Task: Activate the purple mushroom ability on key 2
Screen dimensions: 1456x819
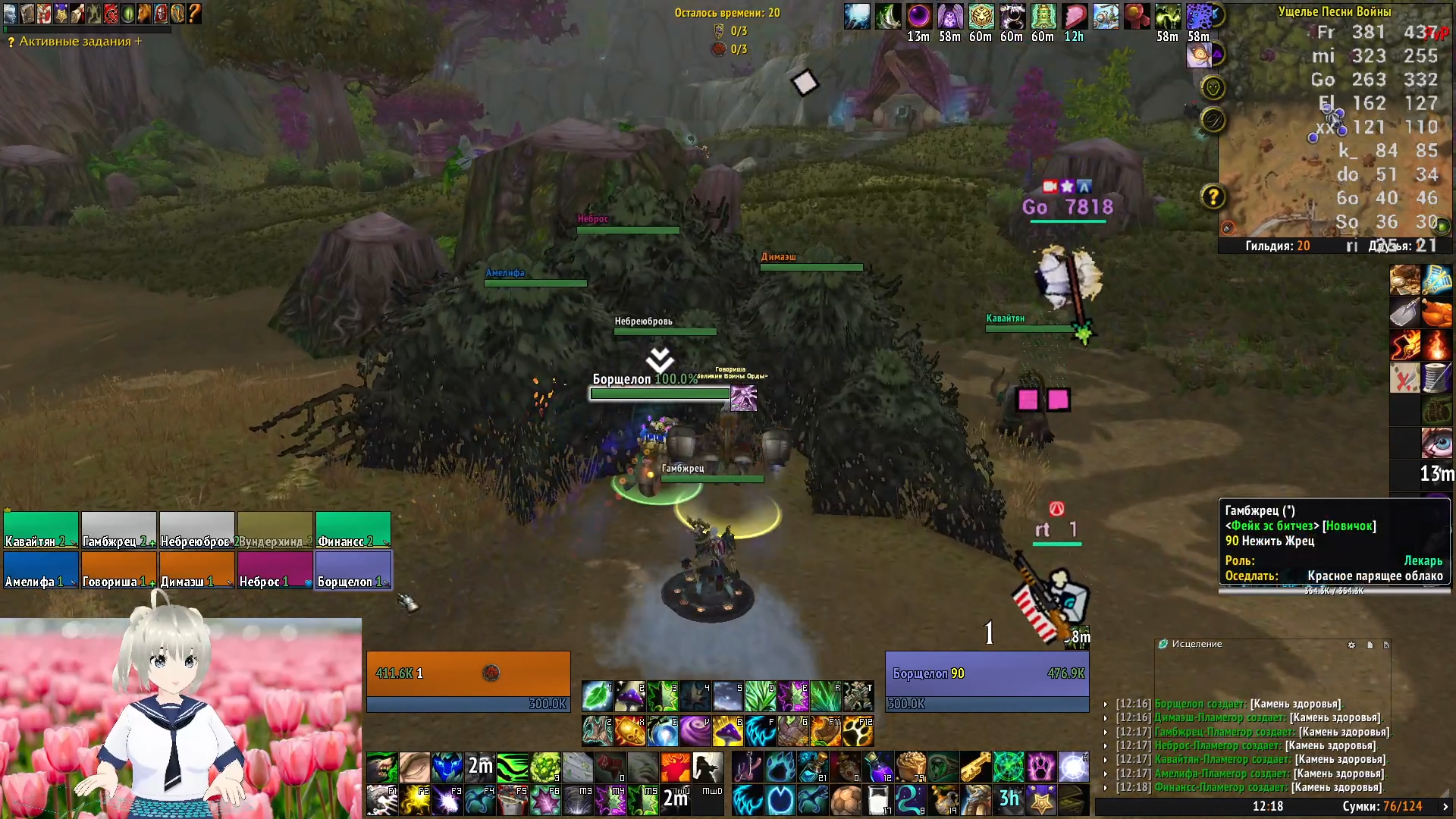Action: tap(630, 696)
